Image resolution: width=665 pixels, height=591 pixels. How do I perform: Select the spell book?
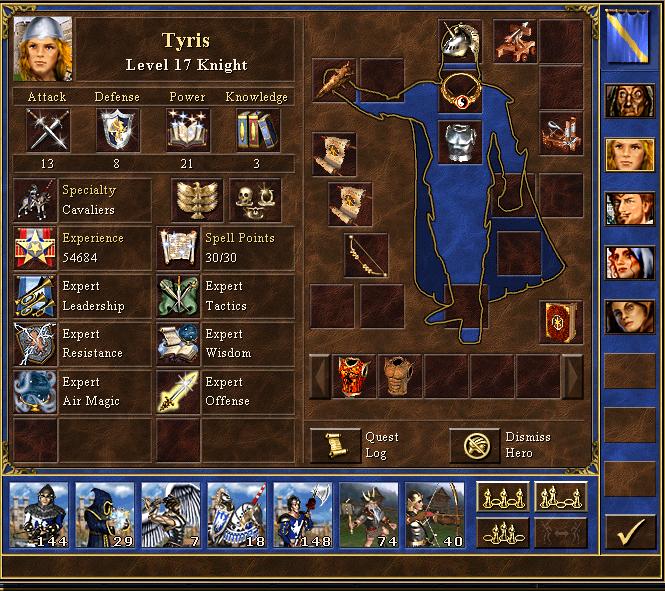(x=561, y=322)
